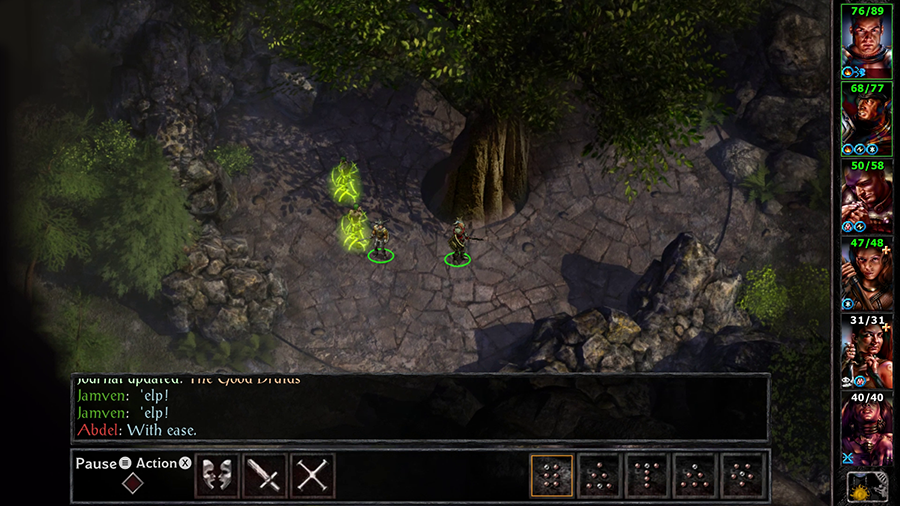Select the party portrait showing 68/77 health

[865, 120]
